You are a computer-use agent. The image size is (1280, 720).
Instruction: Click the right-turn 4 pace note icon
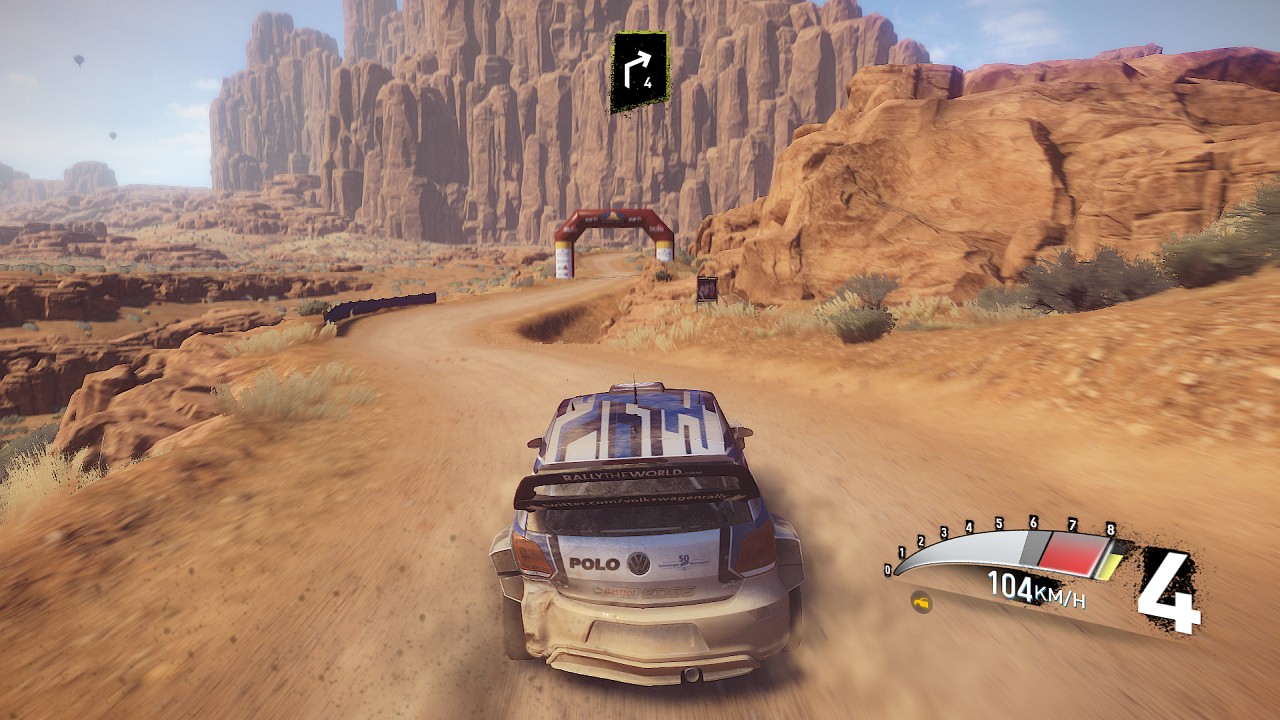tap(639, 71)
